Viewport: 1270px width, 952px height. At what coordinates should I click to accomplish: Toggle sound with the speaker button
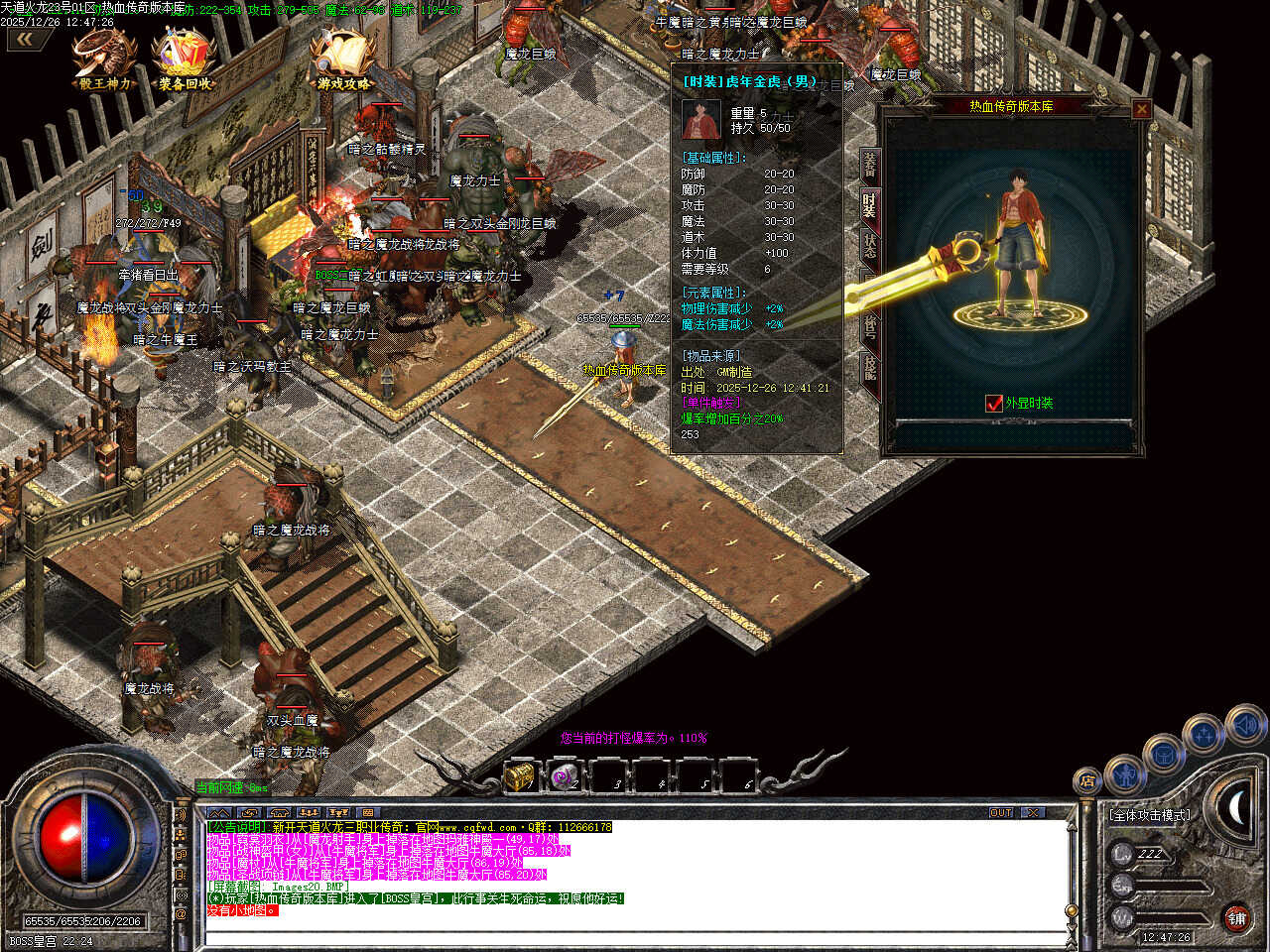[x=1244, y=725]
